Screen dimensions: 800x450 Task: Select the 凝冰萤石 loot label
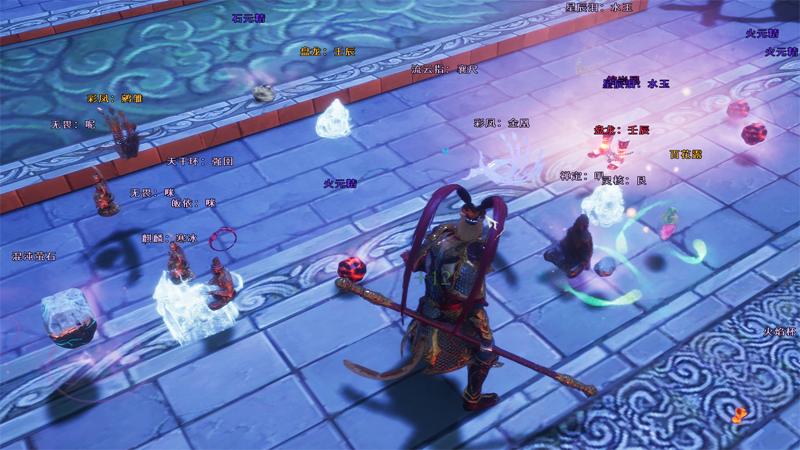(34, 257)
